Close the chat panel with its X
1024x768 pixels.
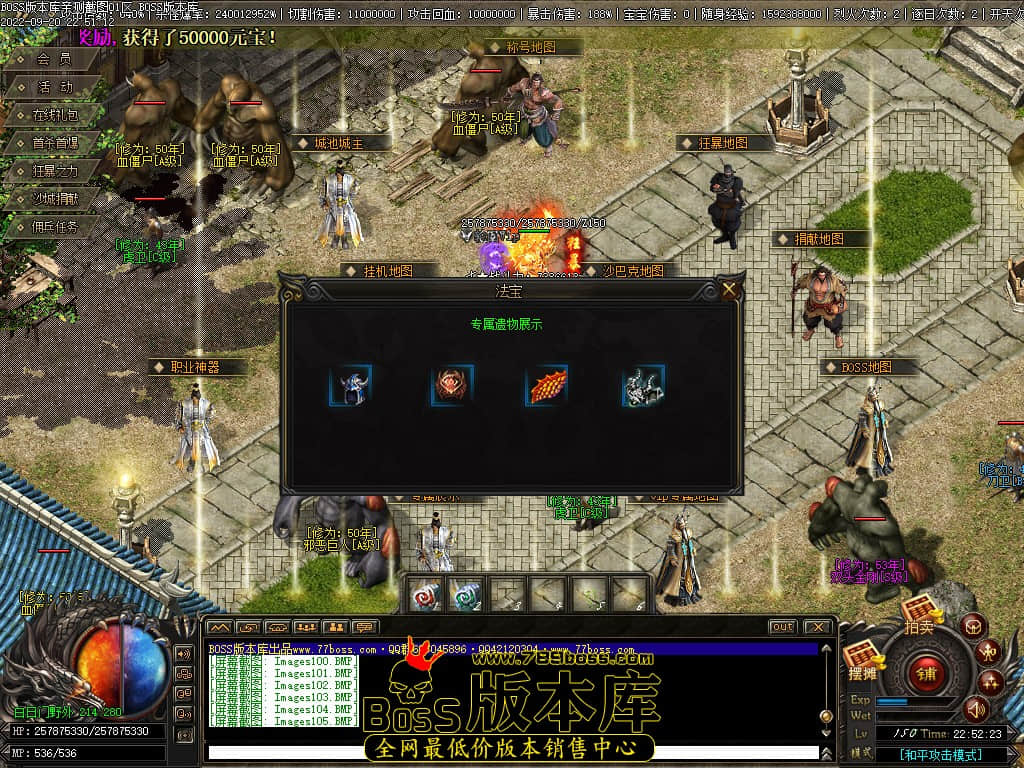pos(817,627)
